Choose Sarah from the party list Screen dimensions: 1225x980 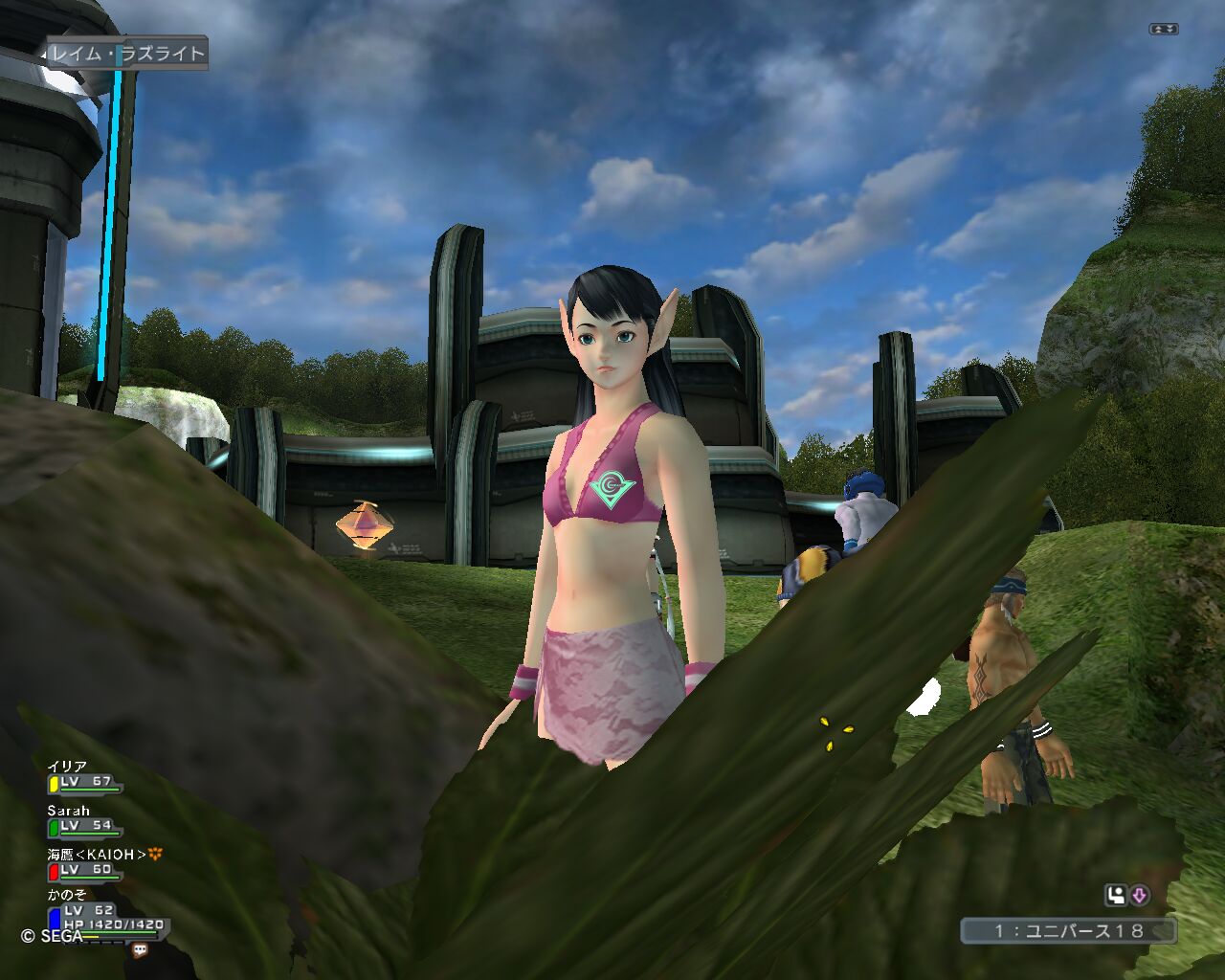69,811
